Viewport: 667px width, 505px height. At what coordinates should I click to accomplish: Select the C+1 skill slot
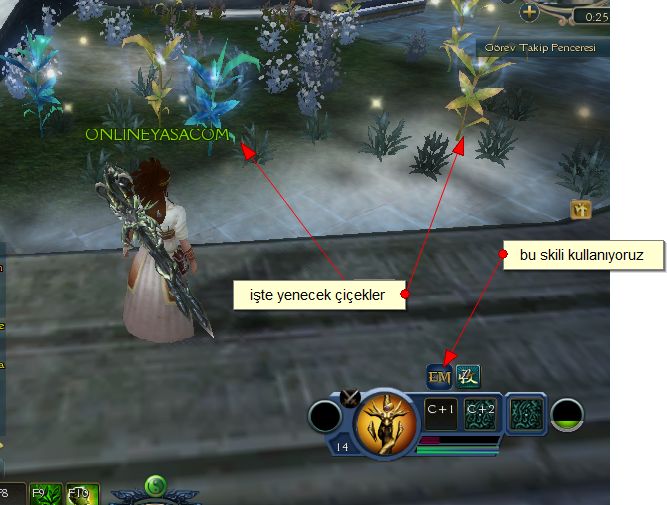pos(441,414)
